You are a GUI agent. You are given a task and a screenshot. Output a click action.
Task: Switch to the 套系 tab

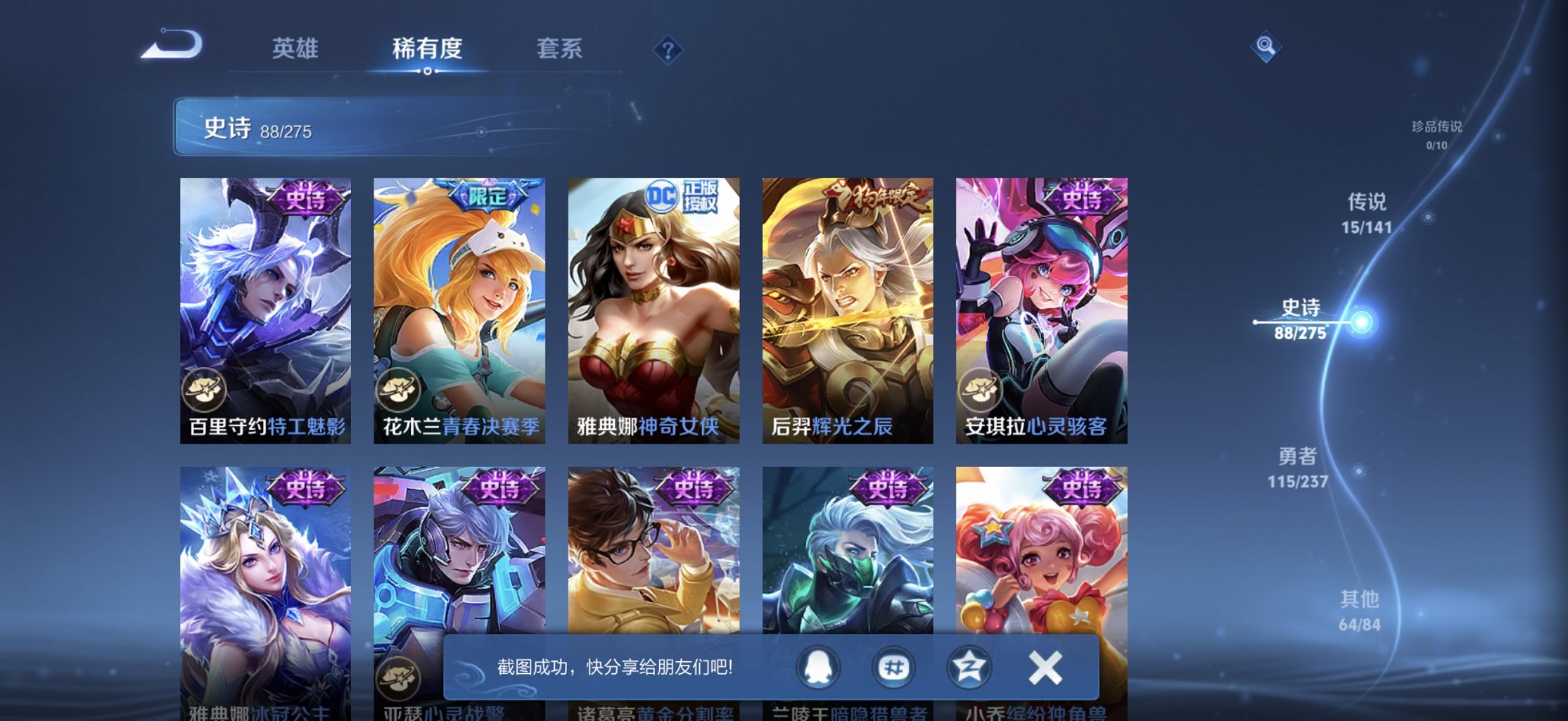tap(560, 49)
